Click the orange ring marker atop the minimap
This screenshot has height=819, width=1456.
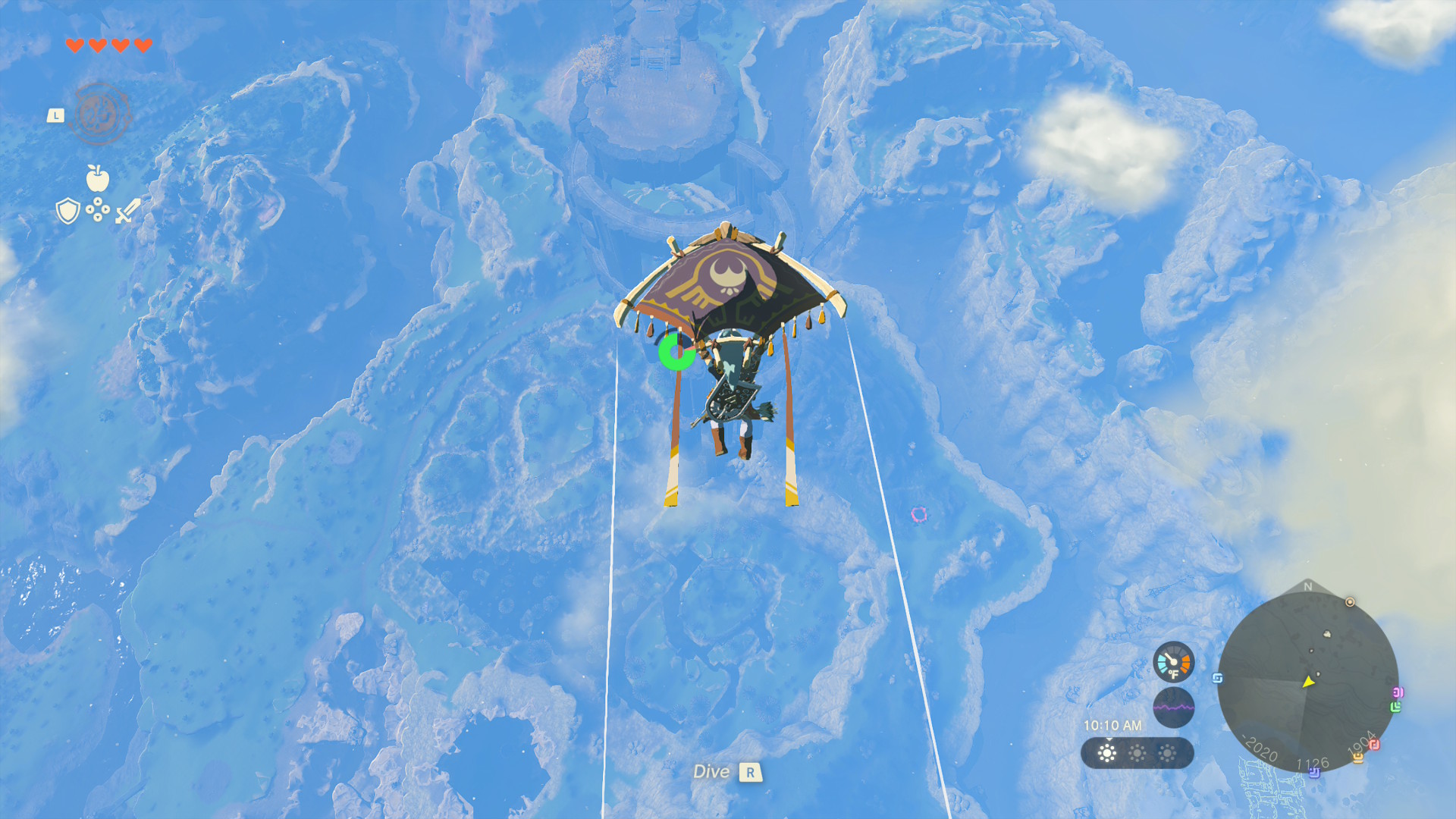coord(1350,602)
